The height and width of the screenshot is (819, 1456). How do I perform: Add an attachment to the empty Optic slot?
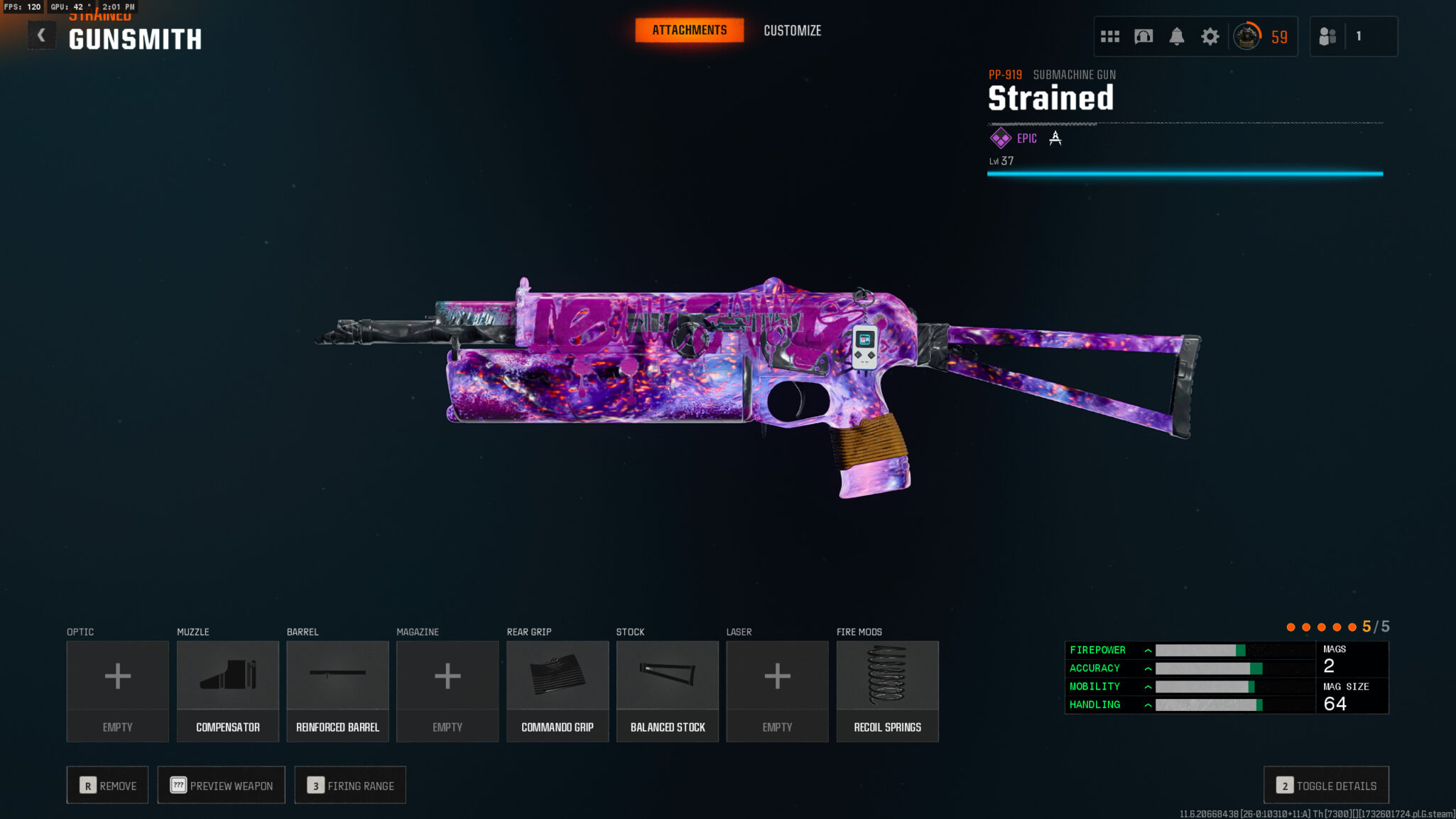point(117,690)
